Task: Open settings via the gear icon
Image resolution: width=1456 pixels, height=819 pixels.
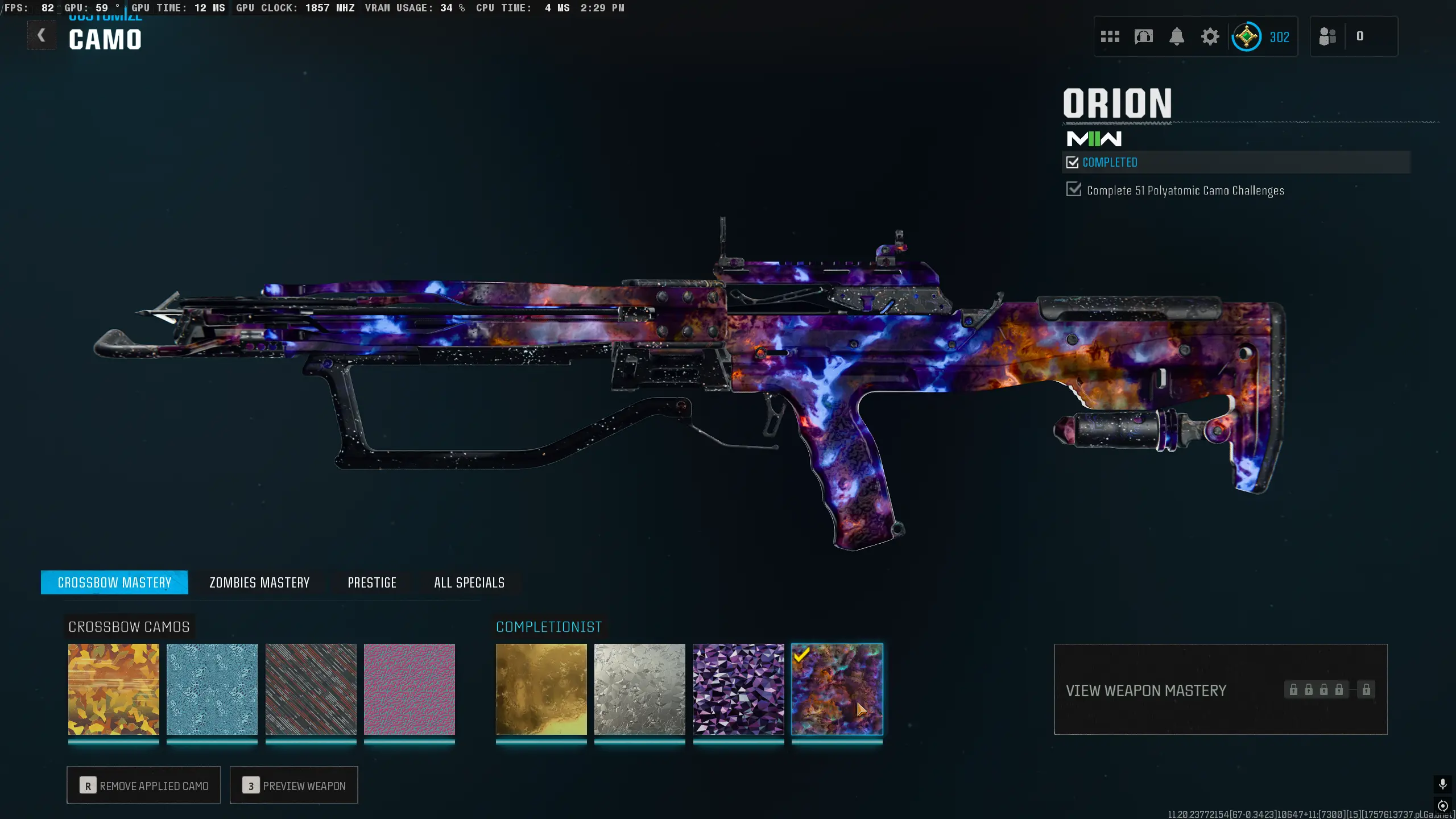Action: [x=1210, y=37]
